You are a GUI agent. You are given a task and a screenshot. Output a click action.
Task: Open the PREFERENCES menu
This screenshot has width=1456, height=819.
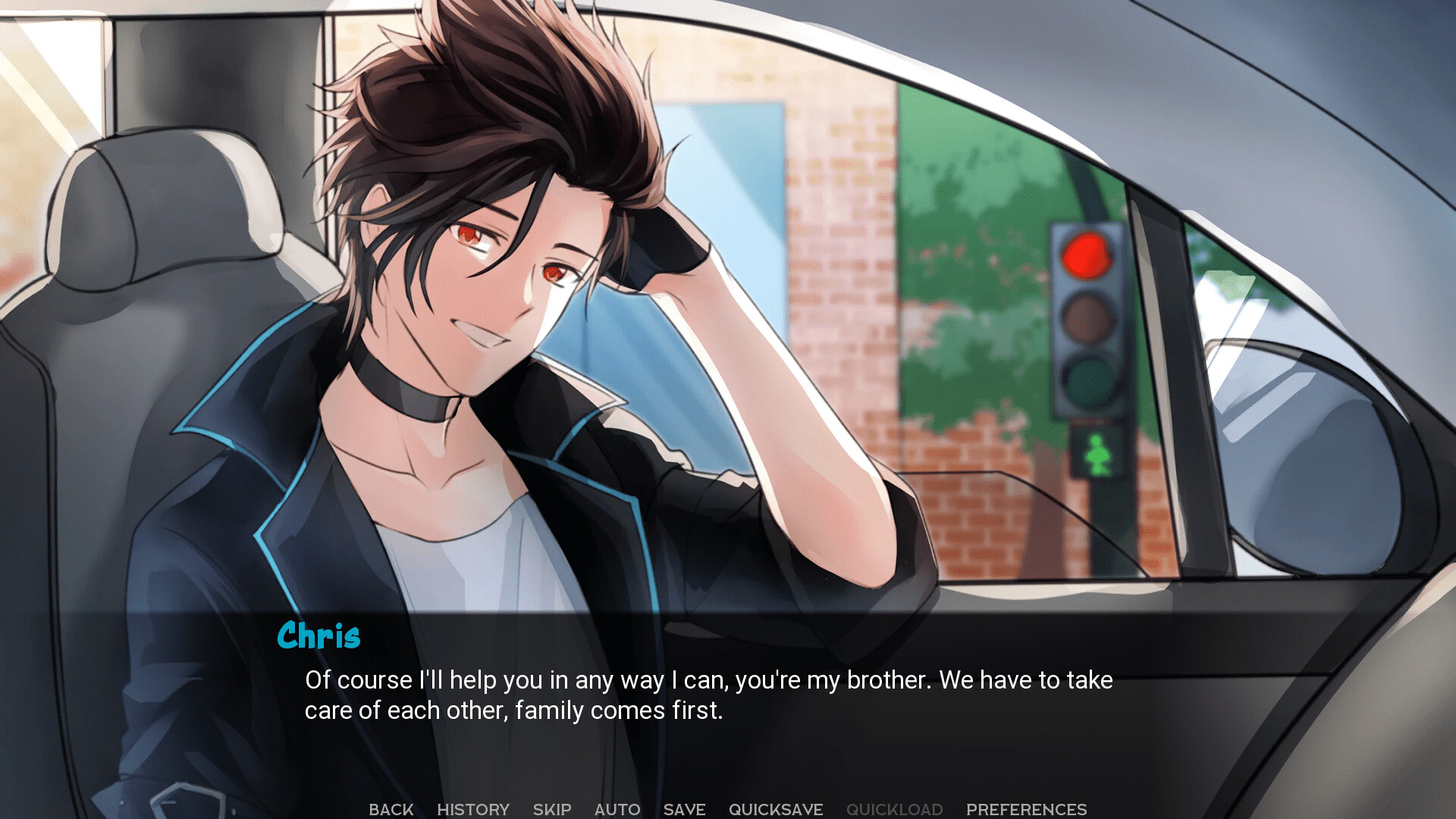(x=1027, y=809)
